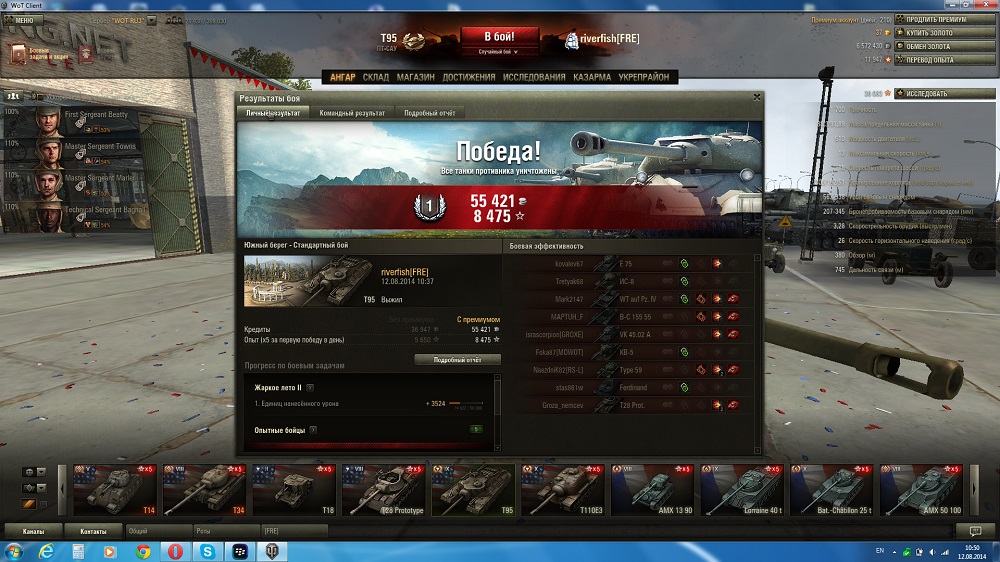Click the red "В бой!" battle button
1000x562 pixels.
499,37
